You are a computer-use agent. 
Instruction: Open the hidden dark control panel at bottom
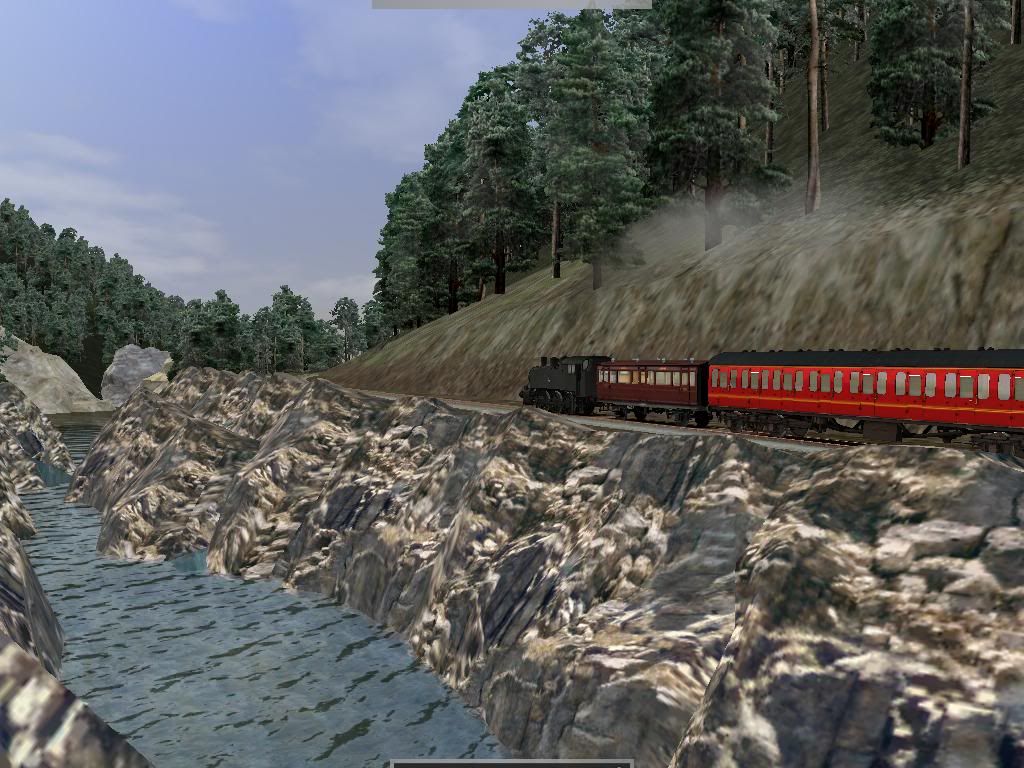tap(511, 763)
